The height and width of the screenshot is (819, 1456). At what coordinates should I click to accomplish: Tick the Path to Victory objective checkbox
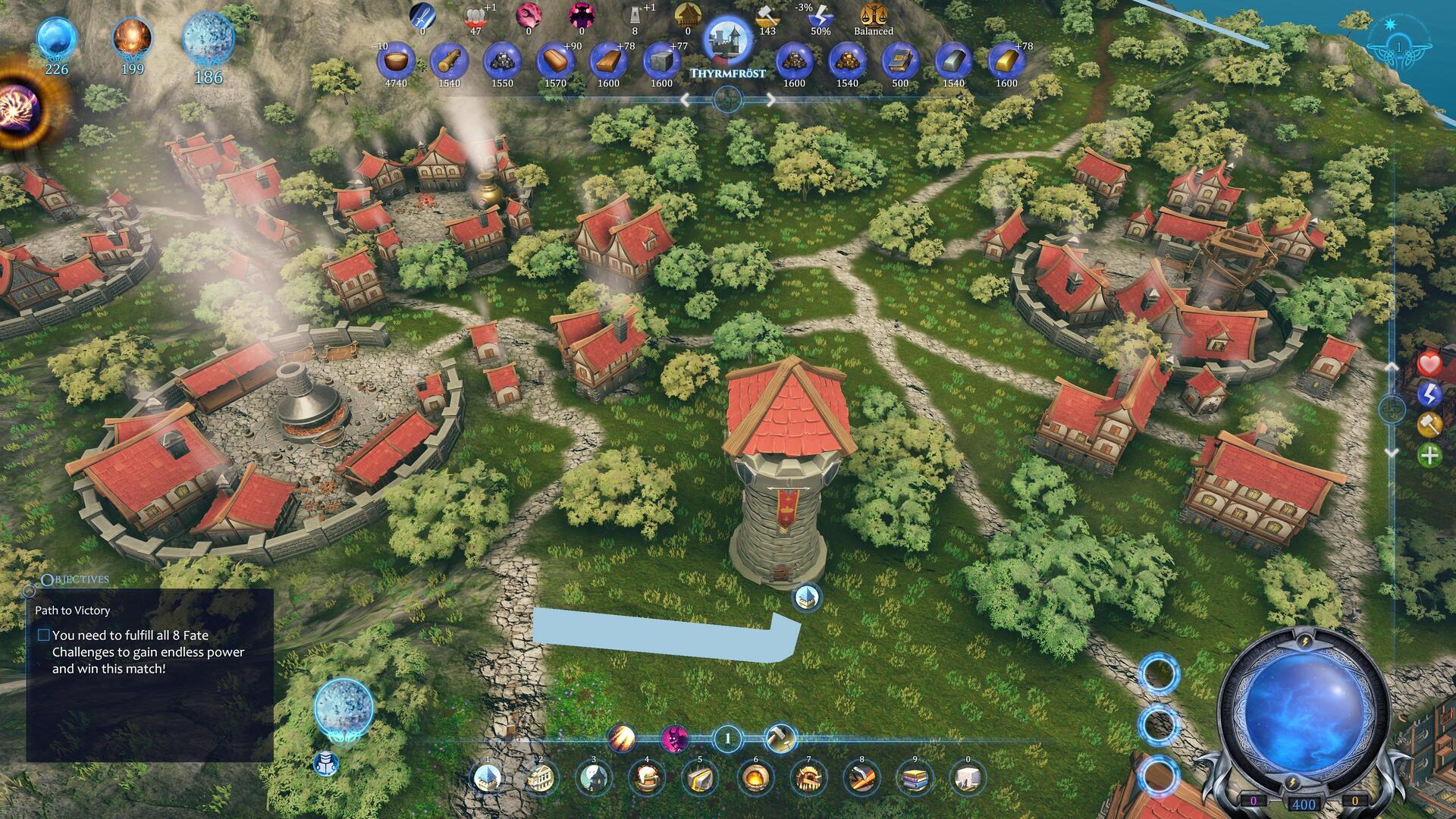click(44, 635)
